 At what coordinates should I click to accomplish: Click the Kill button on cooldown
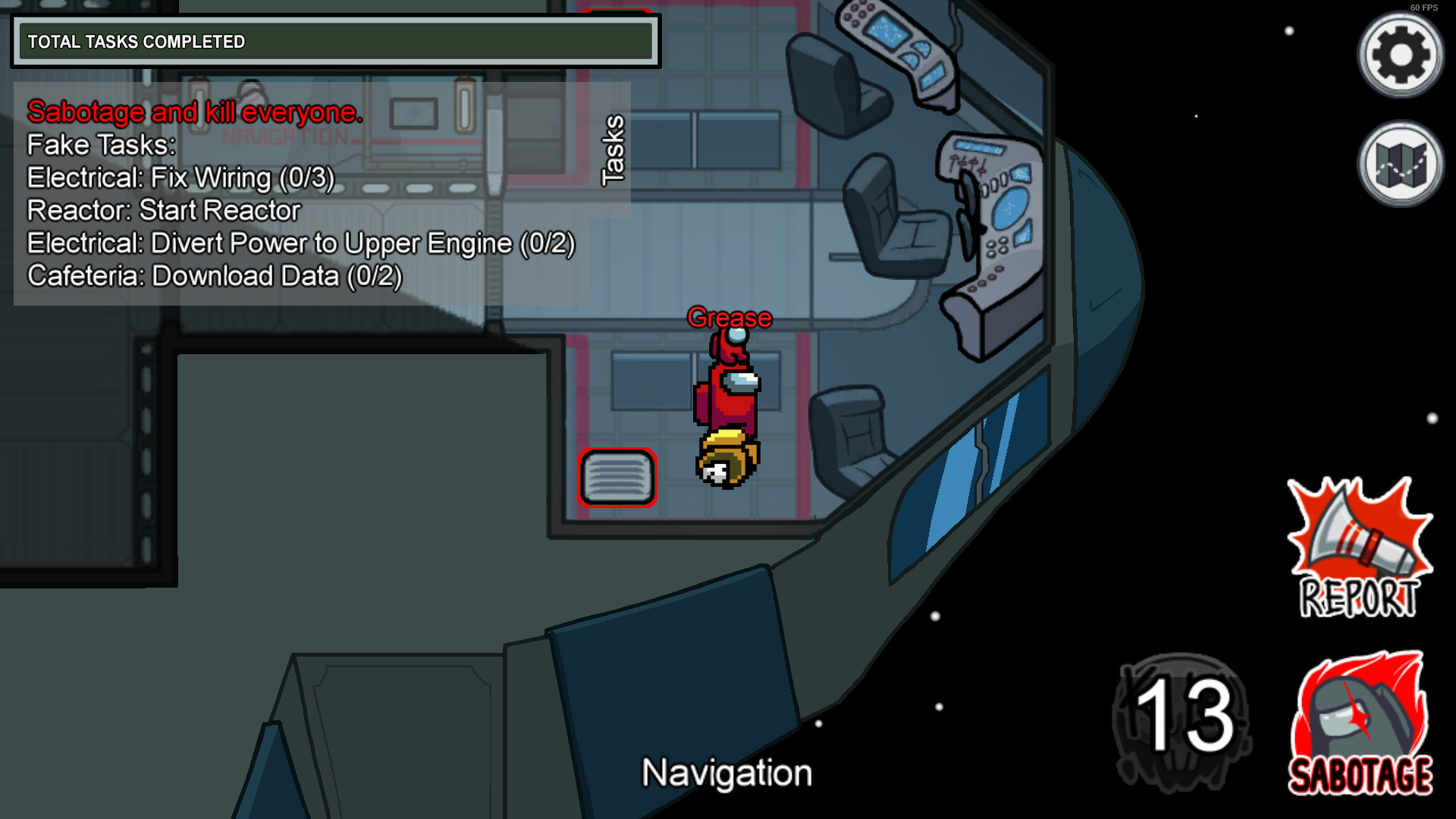pos(1181,722)
